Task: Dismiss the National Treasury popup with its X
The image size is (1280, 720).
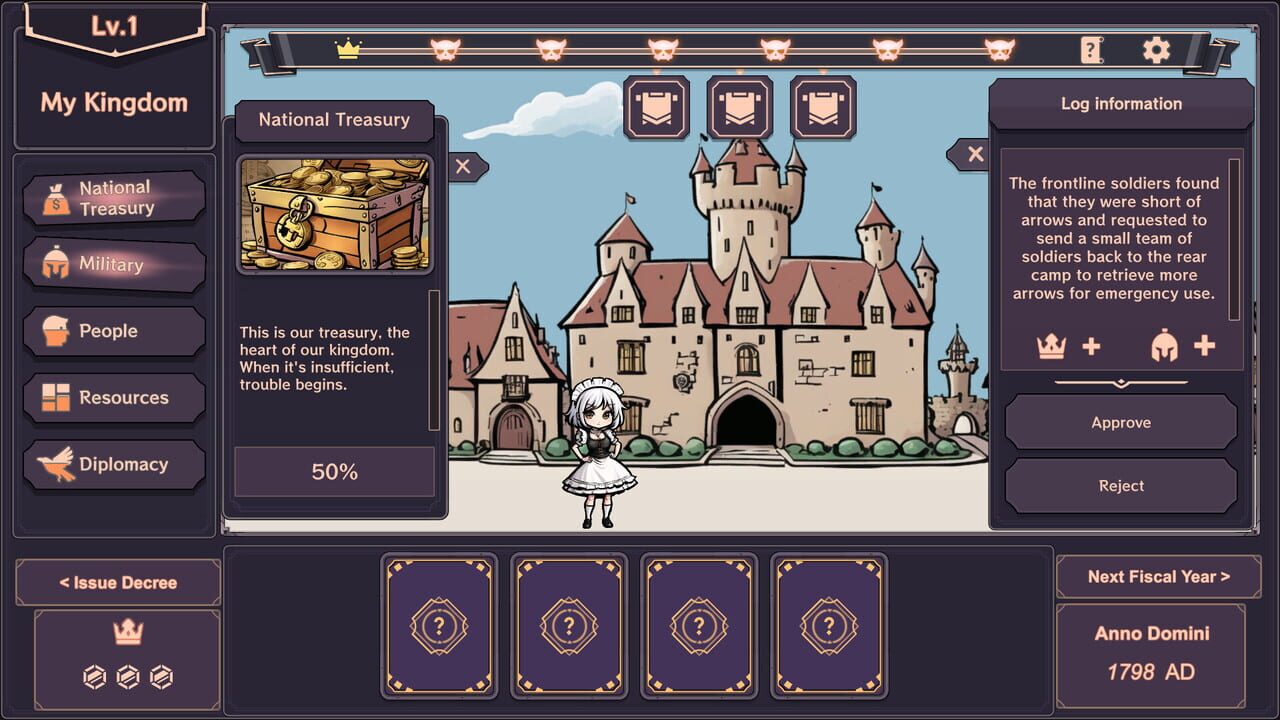Action: point(463,166)
